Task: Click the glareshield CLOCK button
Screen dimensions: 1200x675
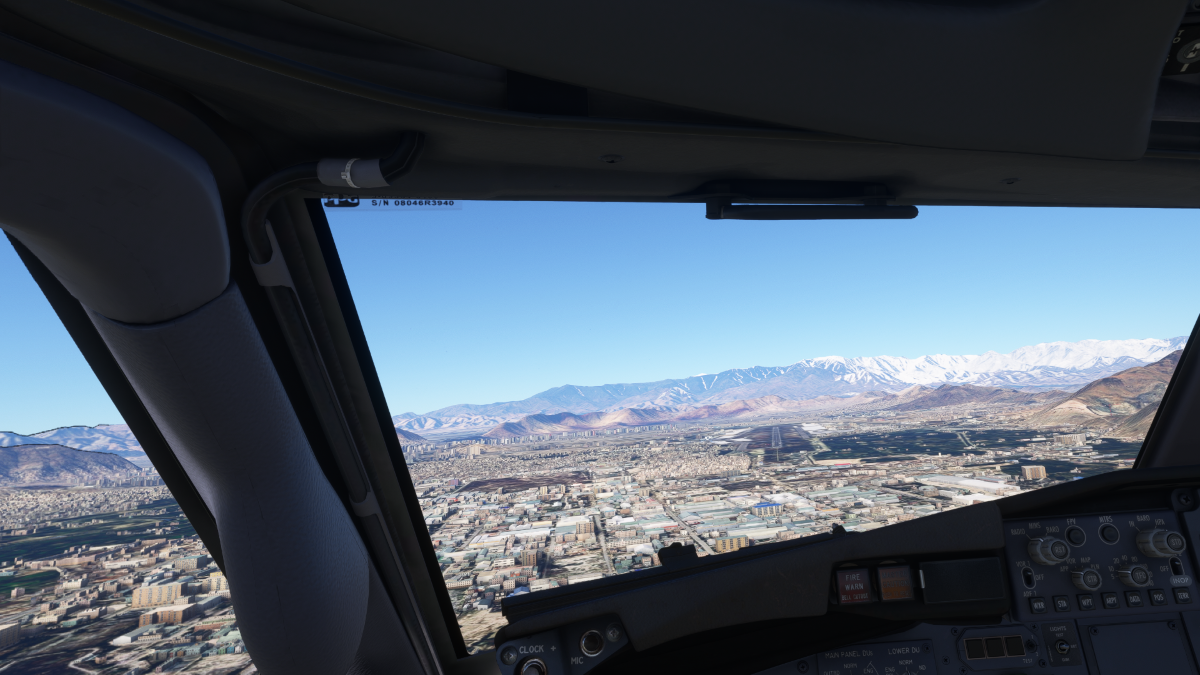Action: [x=533, y=666]
